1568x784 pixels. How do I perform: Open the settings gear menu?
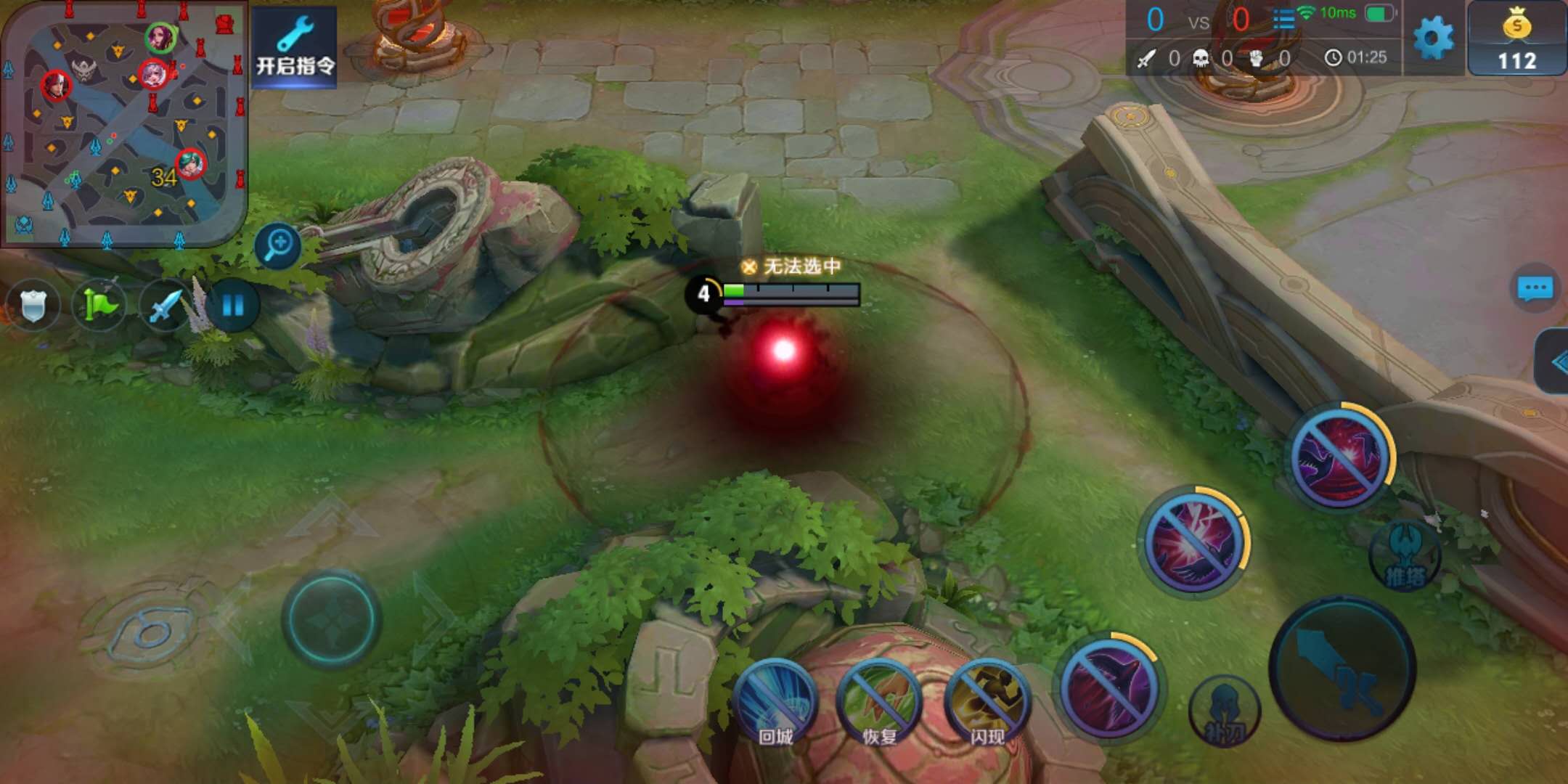(1434, 38)
